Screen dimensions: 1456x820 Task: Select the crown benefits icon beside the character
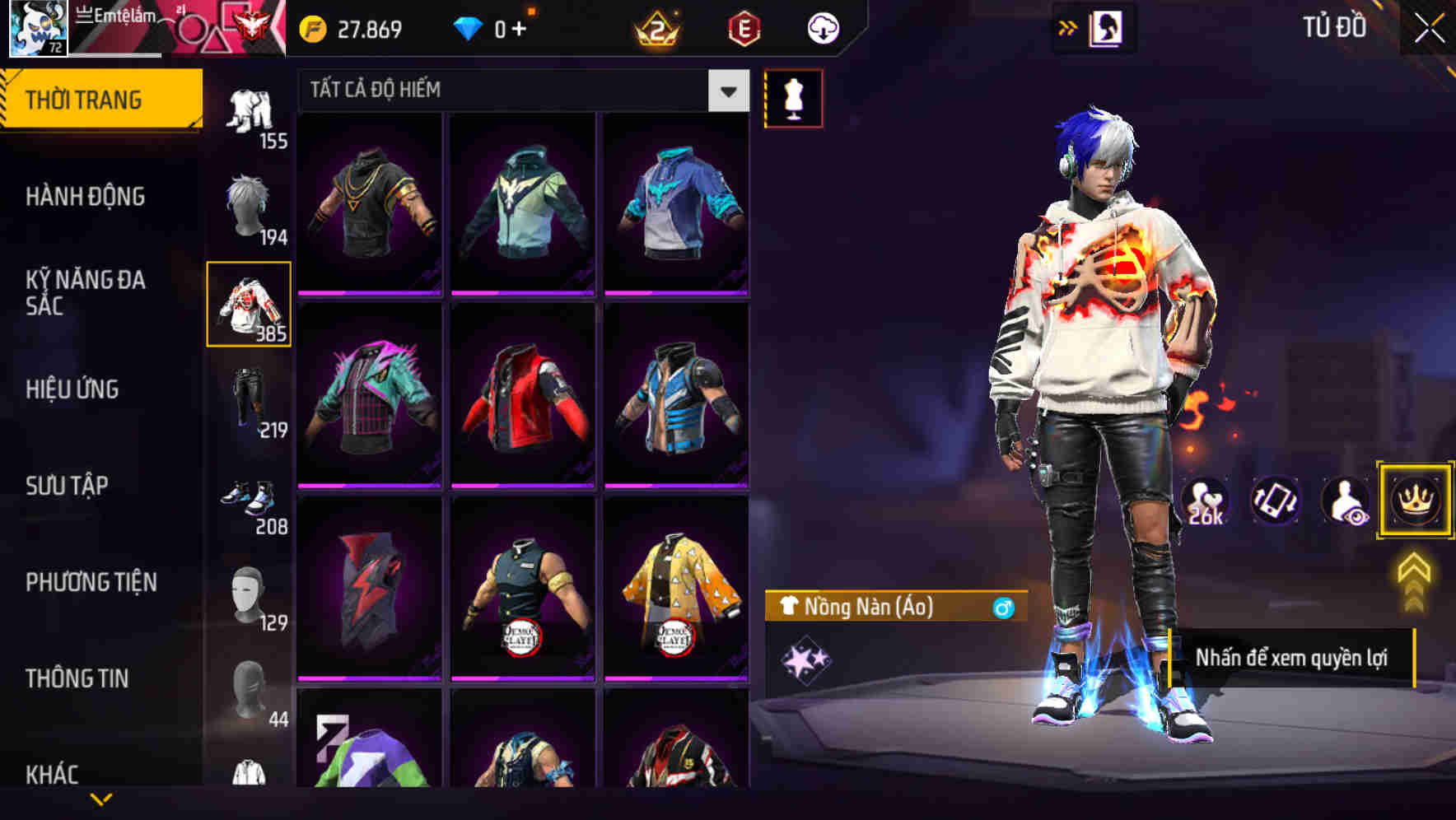coord(1414,501)
